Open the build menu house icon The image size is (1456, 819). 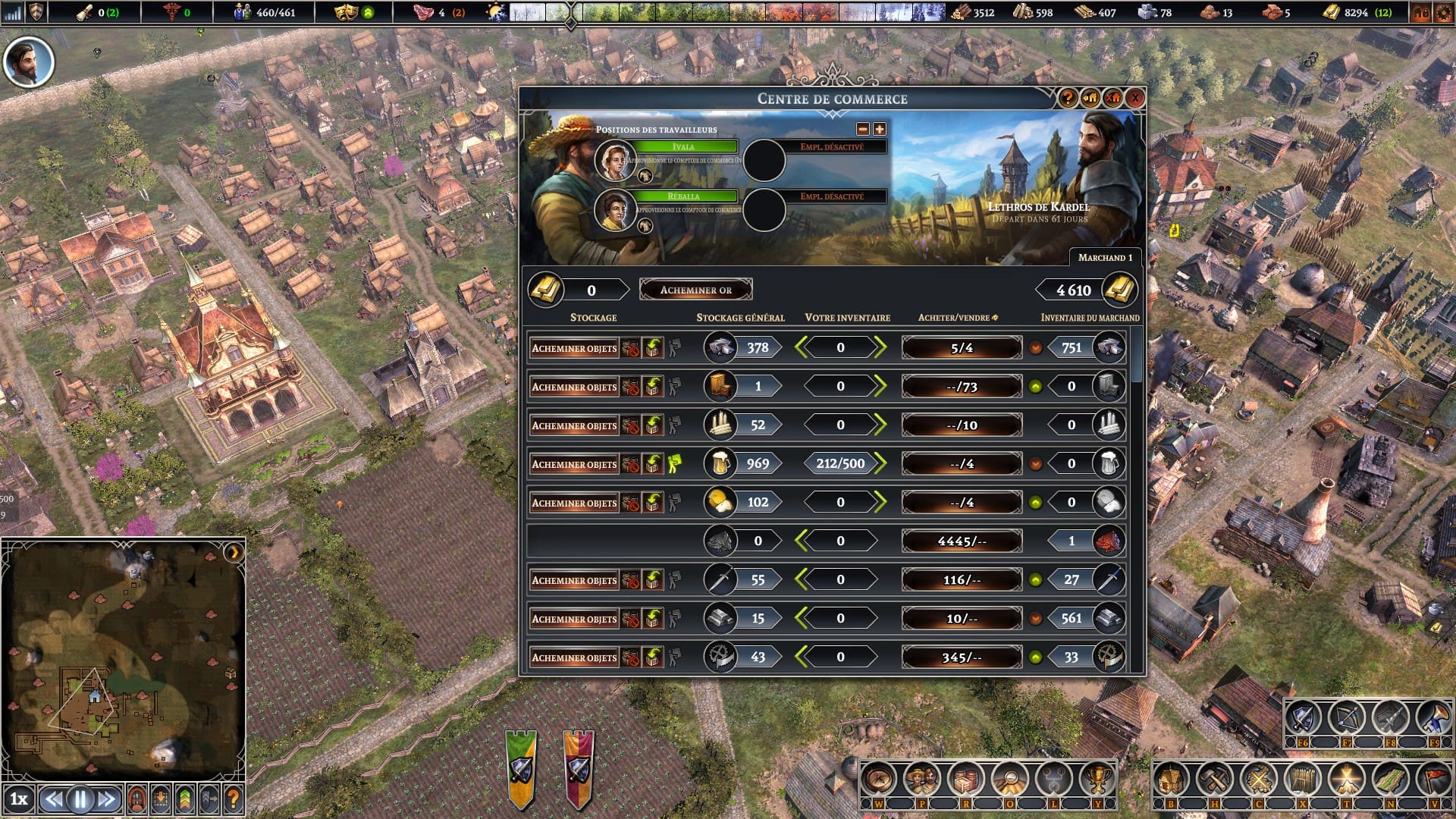point(1170,779)
